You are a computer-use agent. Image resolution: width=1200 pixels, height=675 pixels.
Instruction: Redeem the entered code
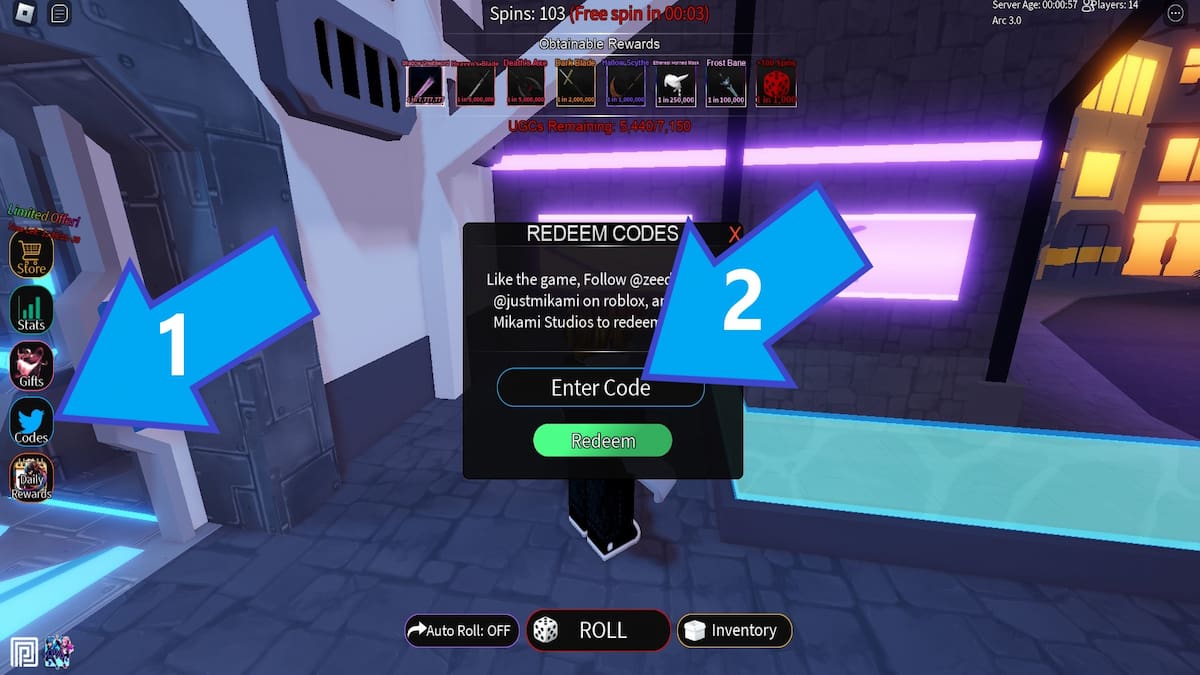(x=602, y=441)
